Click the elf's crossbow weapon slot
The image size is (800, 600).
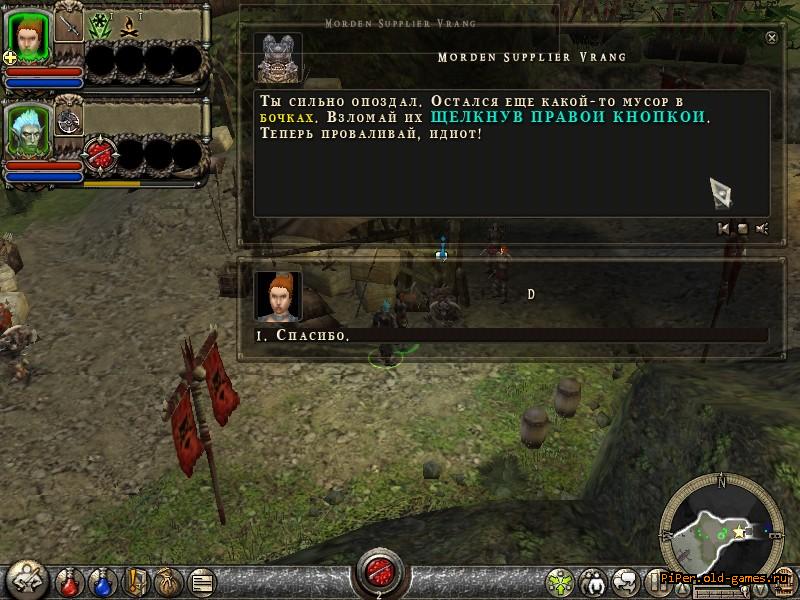[x=69, y=119]
